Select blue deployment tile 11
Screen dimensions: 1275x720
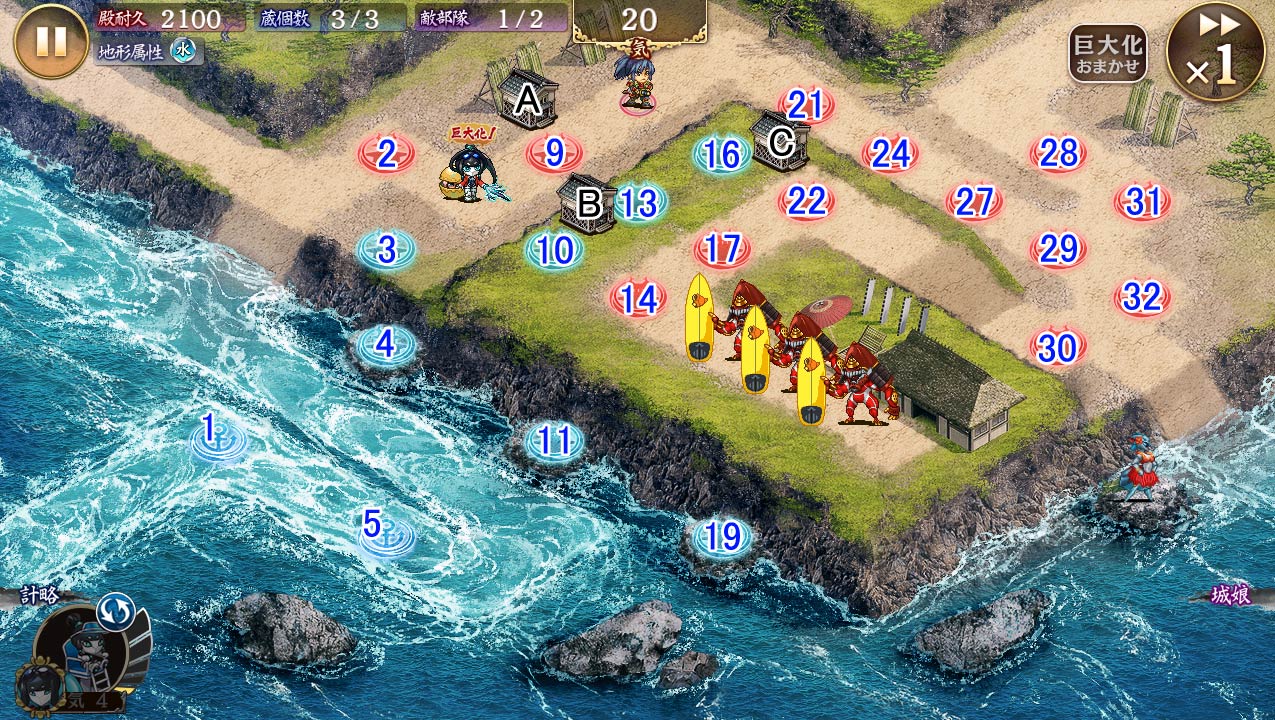[x=554, y=440]
